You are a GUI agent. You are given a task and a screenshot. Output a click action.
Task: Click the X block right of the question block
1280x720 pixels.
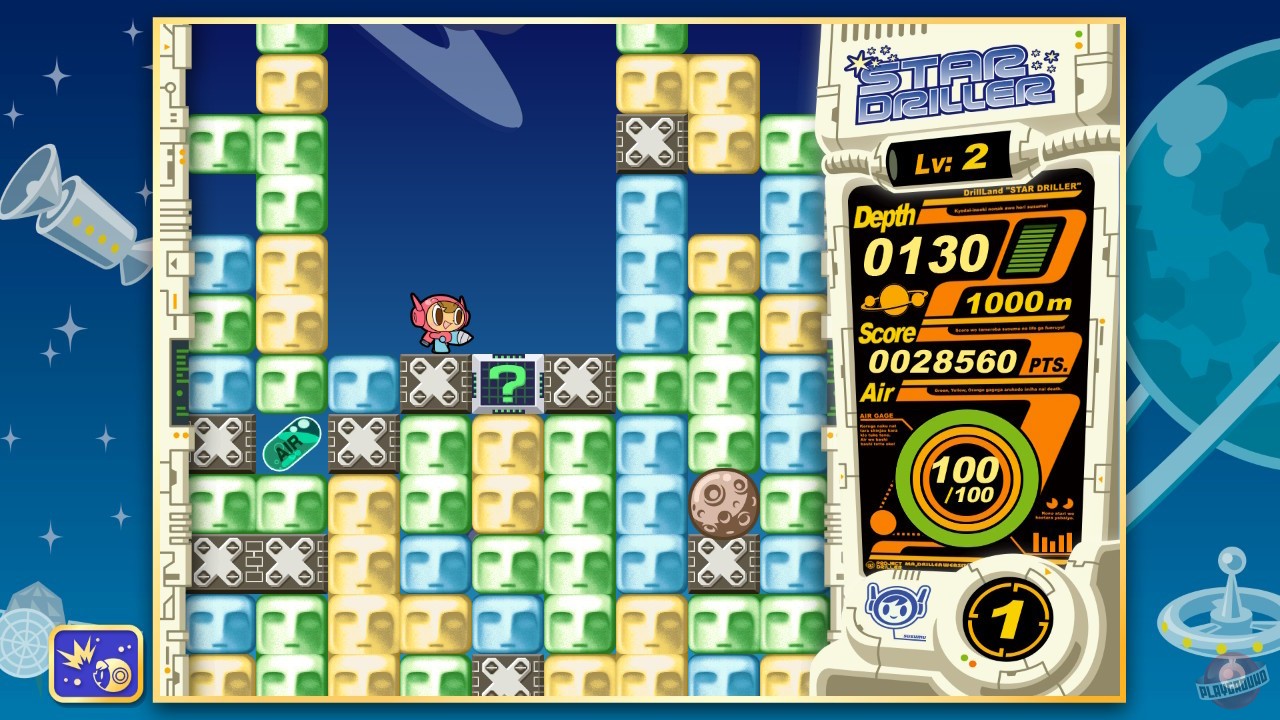[x=581, y=382]
